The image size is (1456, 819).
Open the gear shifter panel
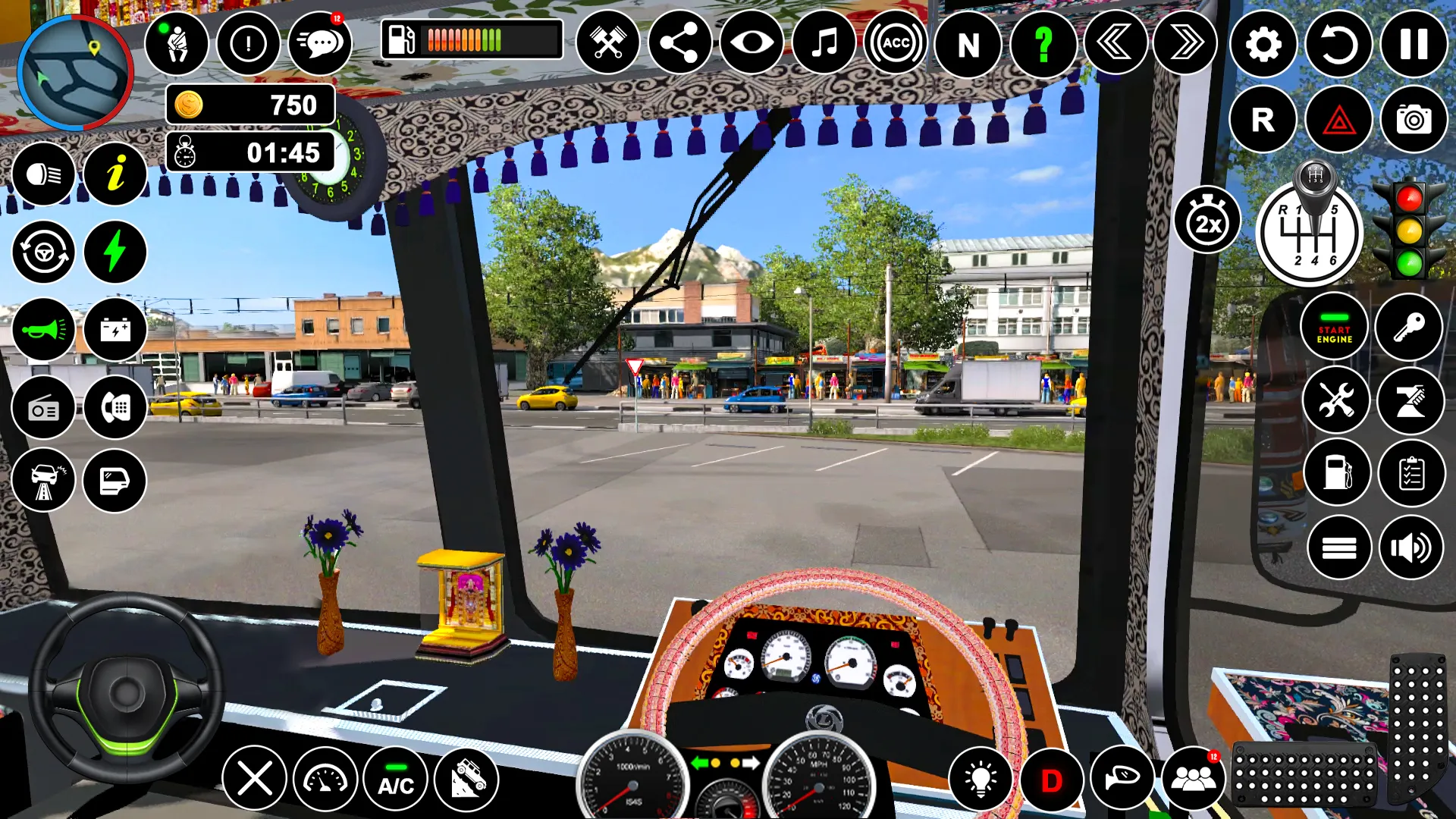coord(1311,231)
